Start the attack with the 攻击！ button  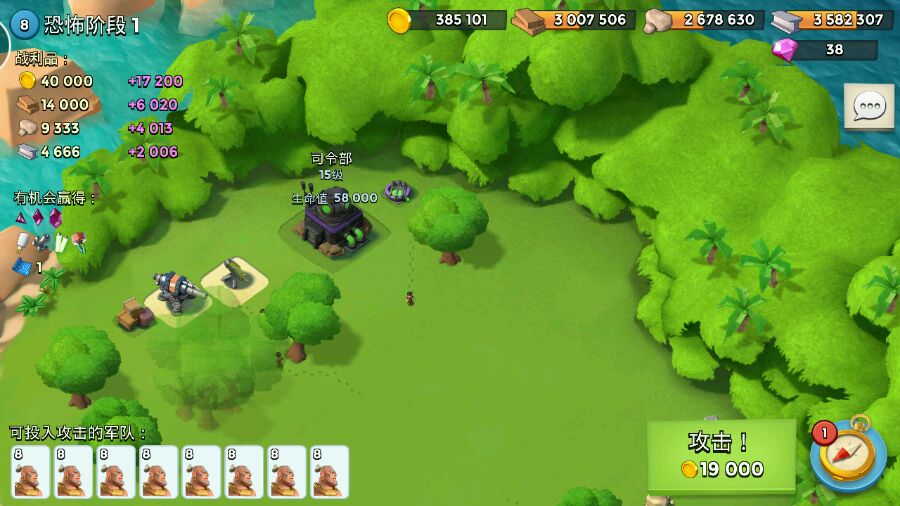tap(721, 455)
